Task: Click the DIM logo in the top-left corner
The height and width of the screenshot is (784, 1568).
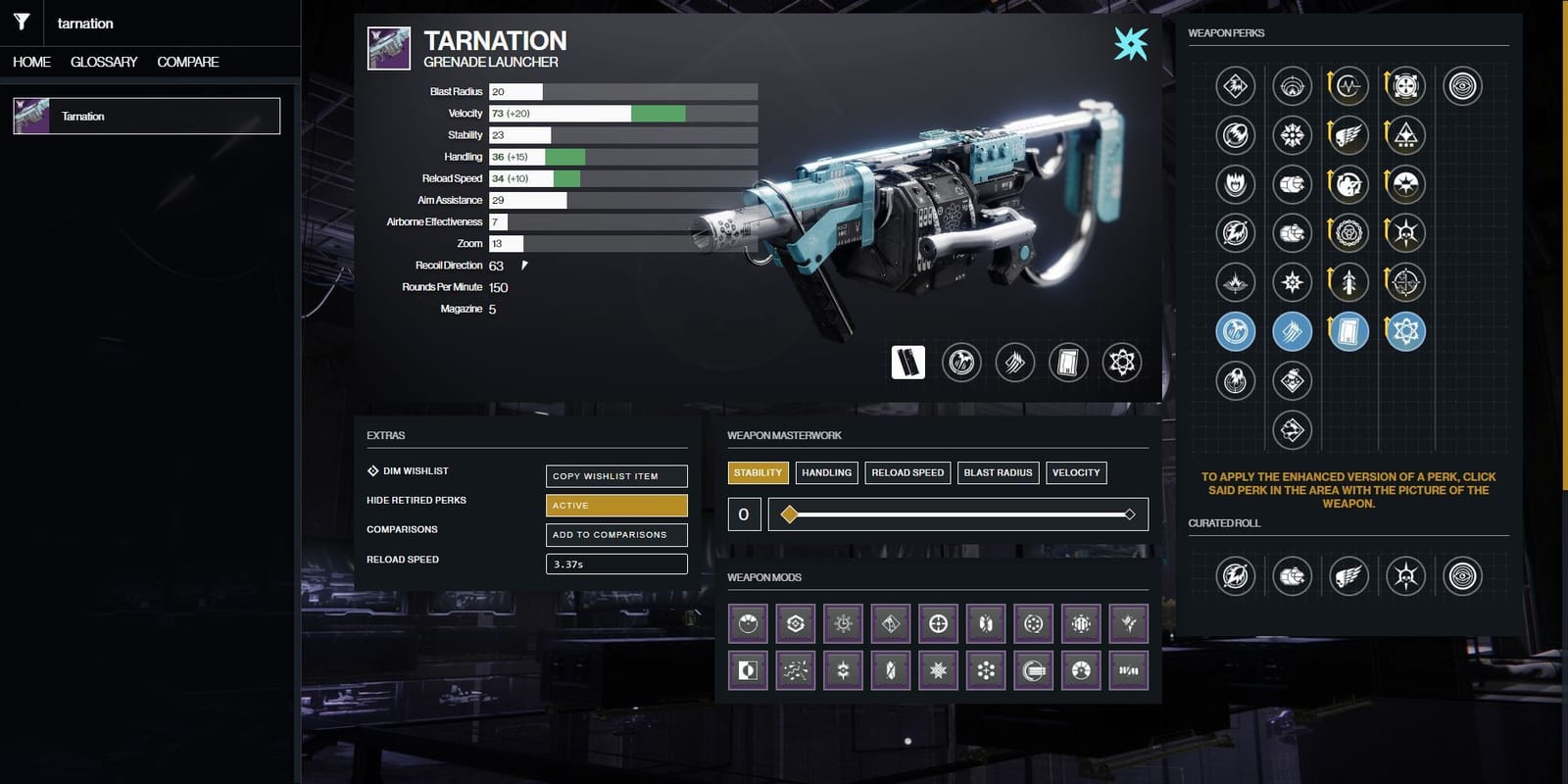Action: [x=22, y=23]
